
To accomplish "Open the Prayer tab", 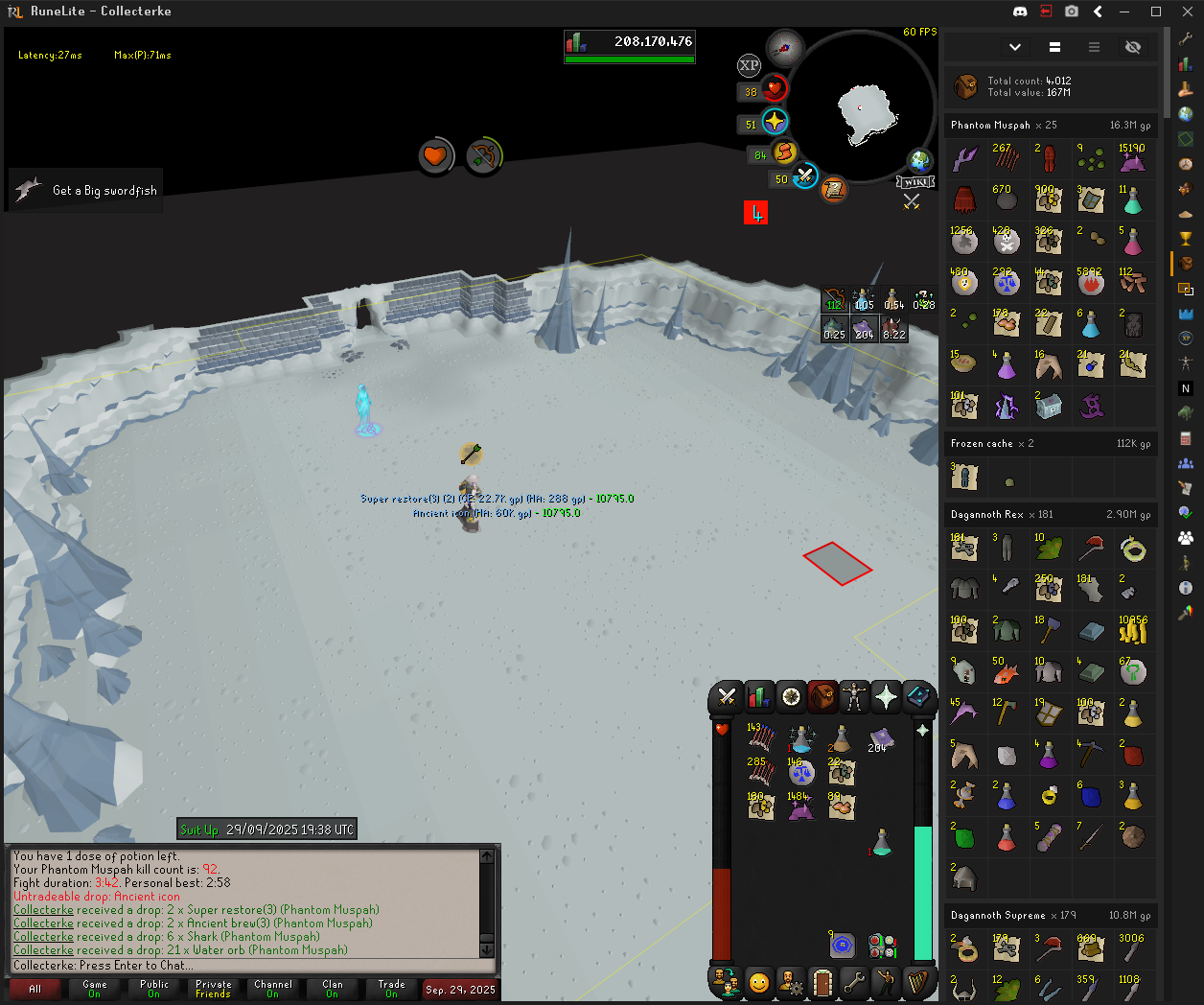I will 886,697.
